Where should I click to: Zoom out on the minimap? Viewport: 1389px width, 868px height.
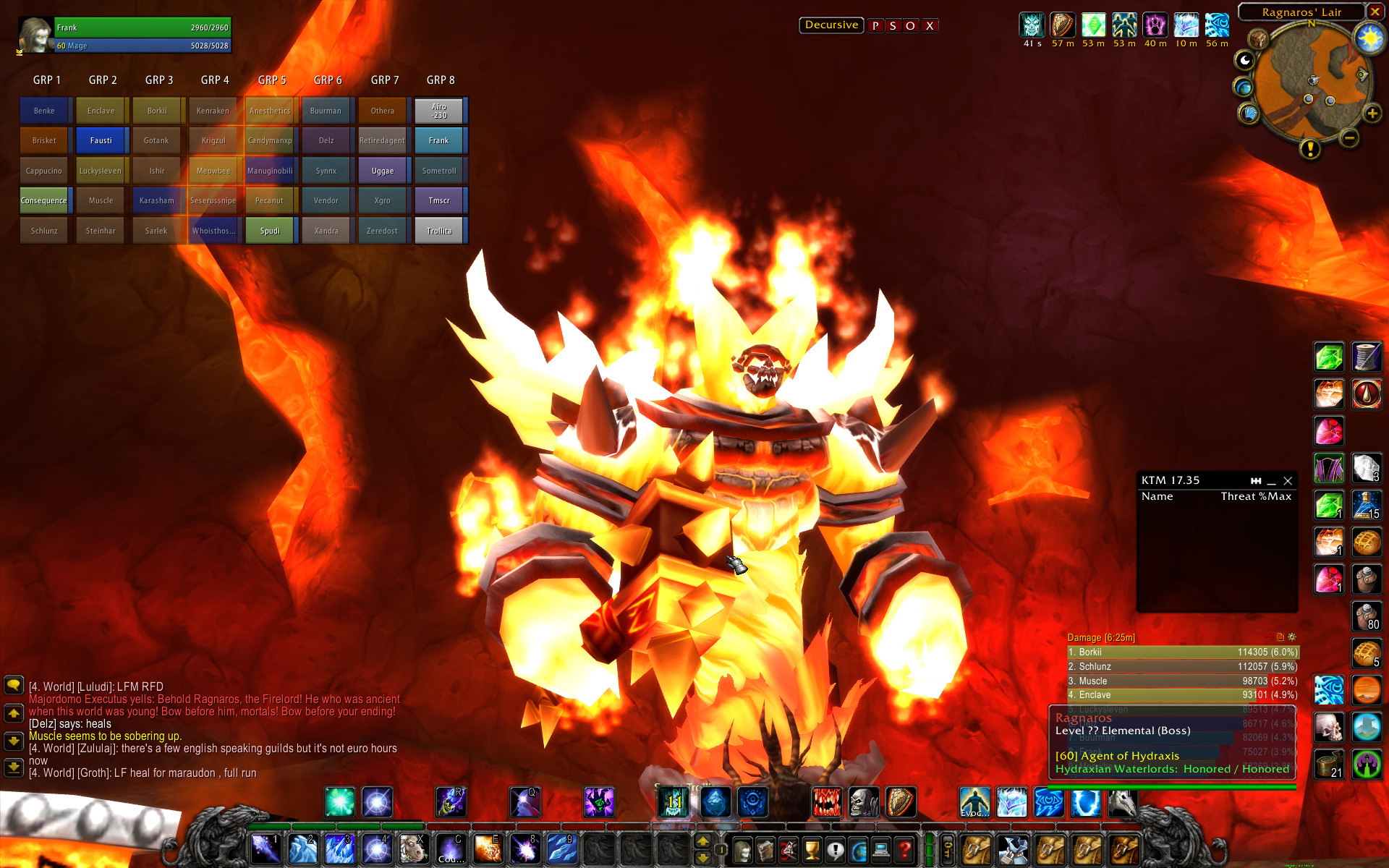1348,138
